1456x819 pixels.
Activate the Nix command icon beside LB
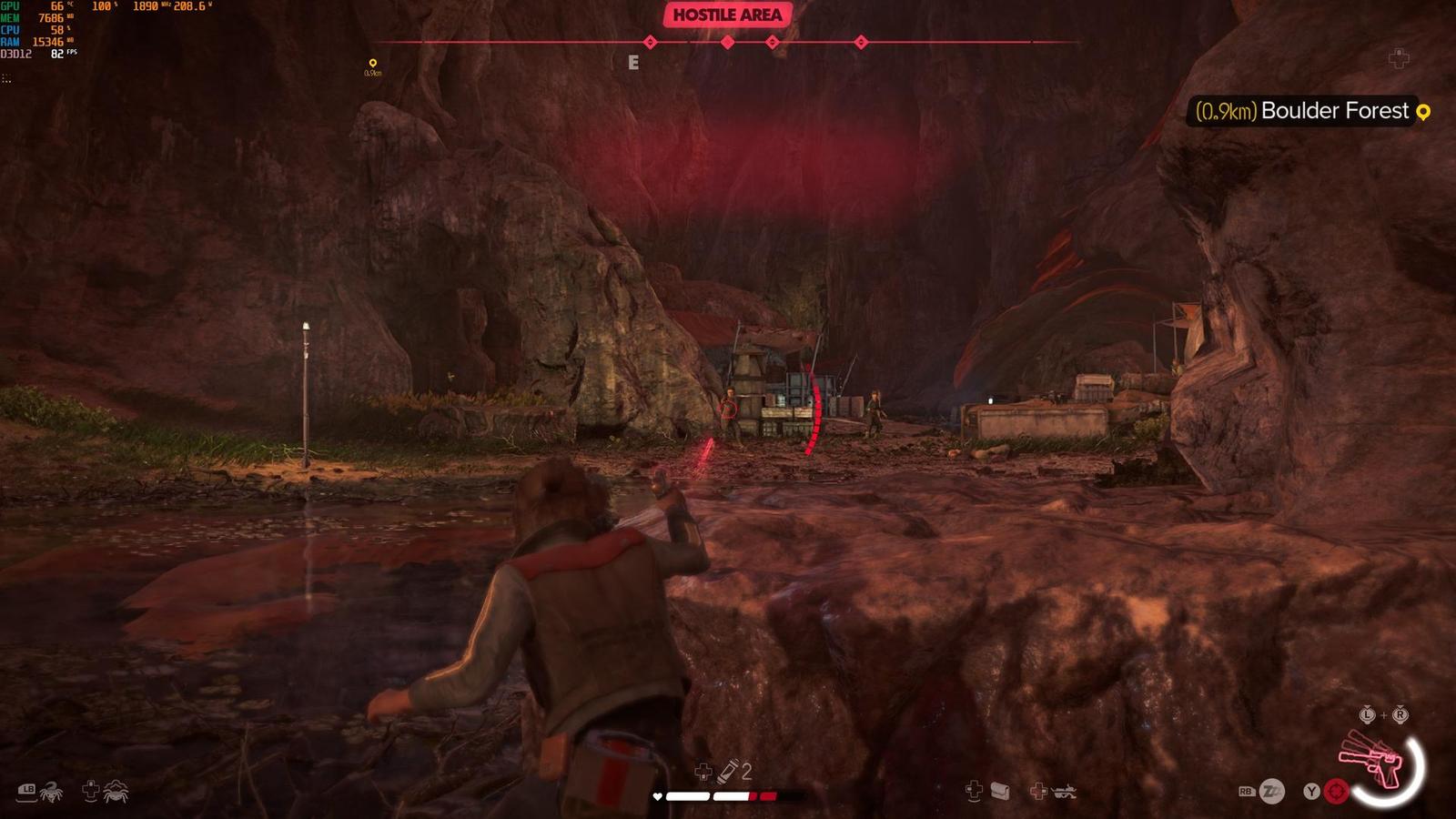[51, 792]
